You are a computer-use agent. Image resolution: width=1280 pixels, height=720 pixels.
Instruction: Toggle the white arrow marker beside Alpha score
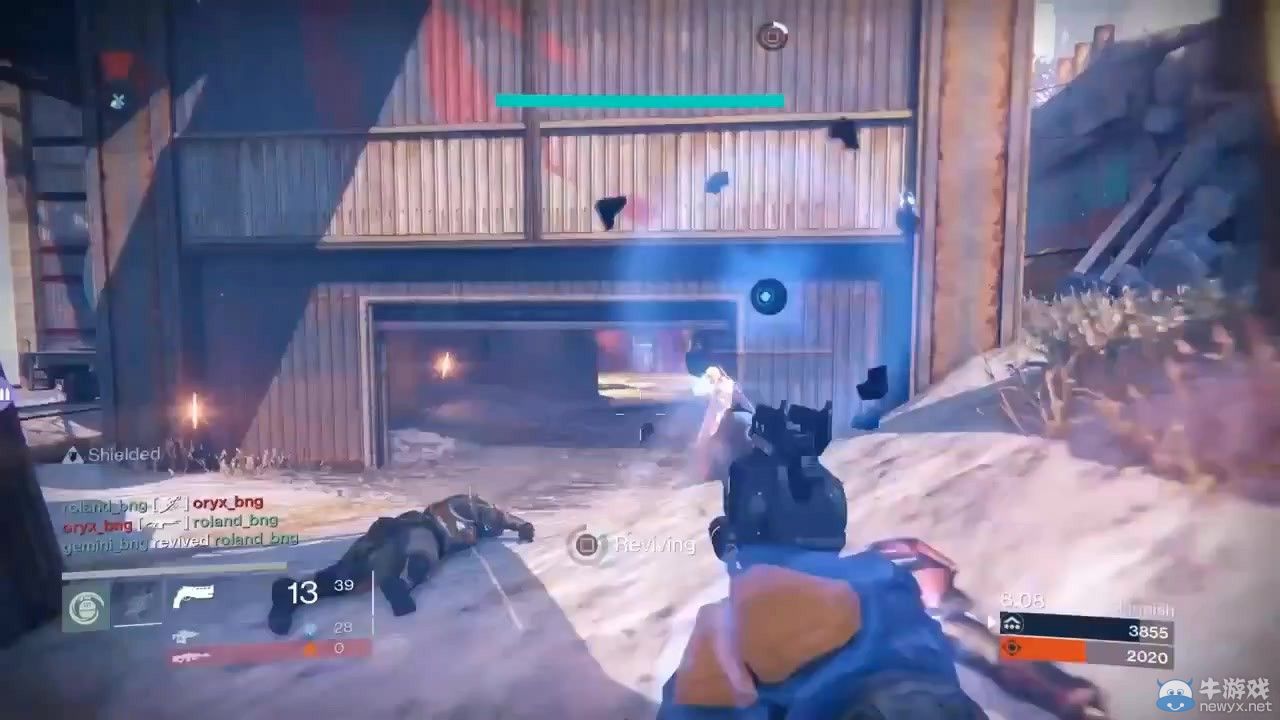989,621
